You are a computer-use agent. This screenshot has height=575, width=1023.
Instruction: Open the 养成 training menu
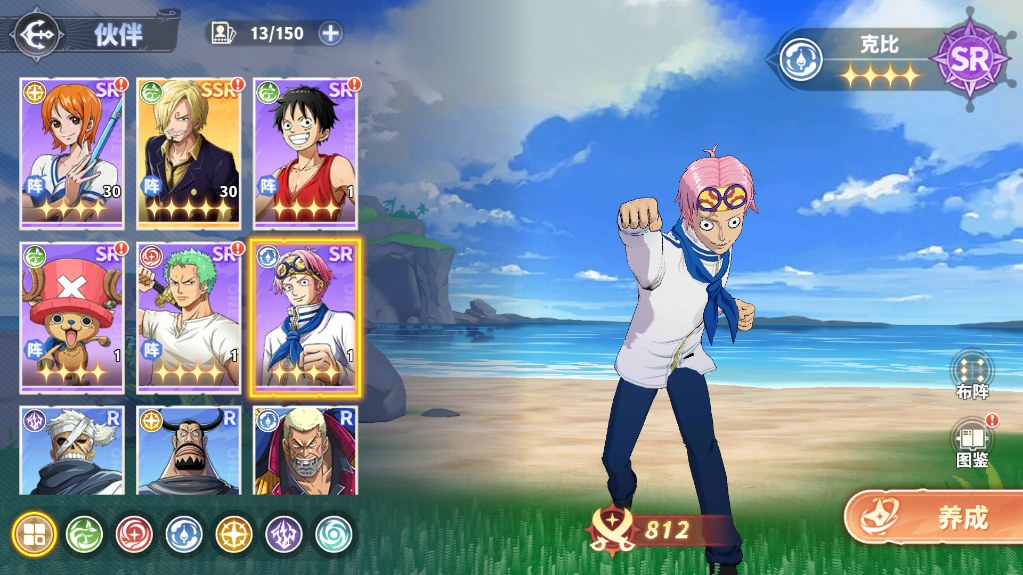[934, 517]
